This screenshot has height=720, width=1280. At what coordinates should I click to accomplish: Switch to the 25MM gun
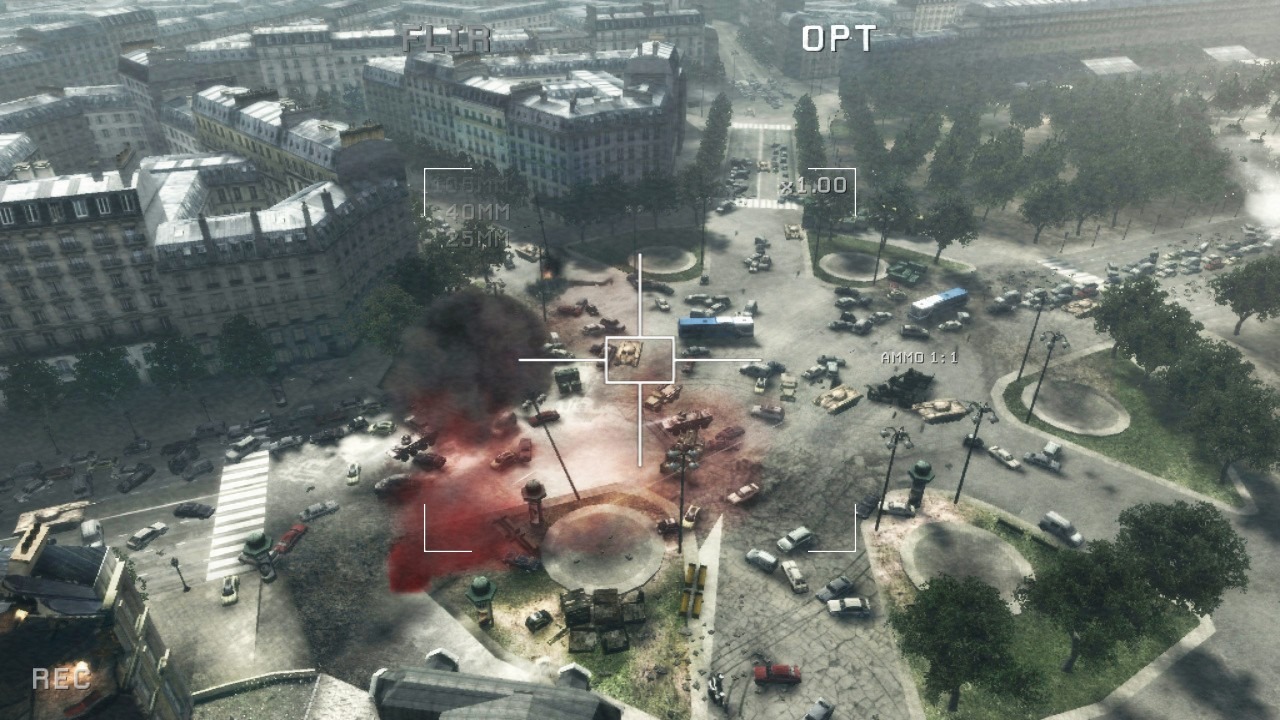point(477,238)
